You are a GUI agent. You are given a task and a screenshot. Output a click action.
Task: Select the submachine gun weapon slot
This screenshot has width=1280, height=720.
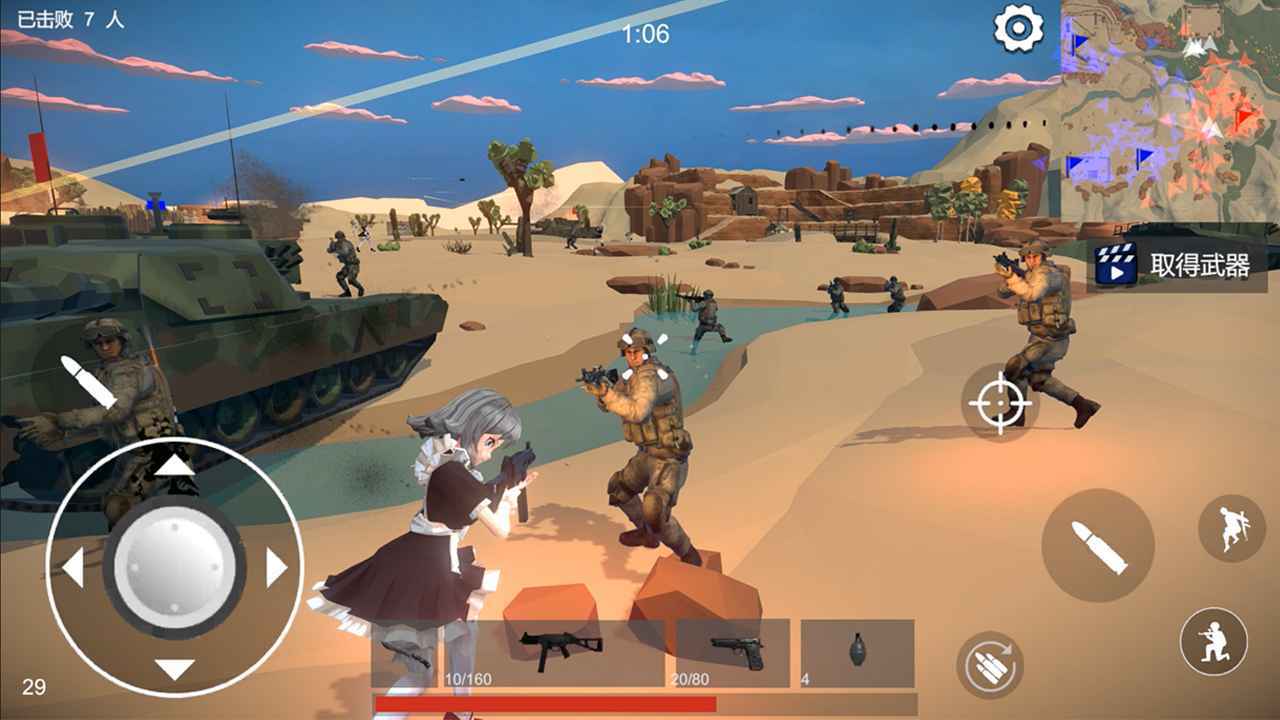[x=555, y=645]
